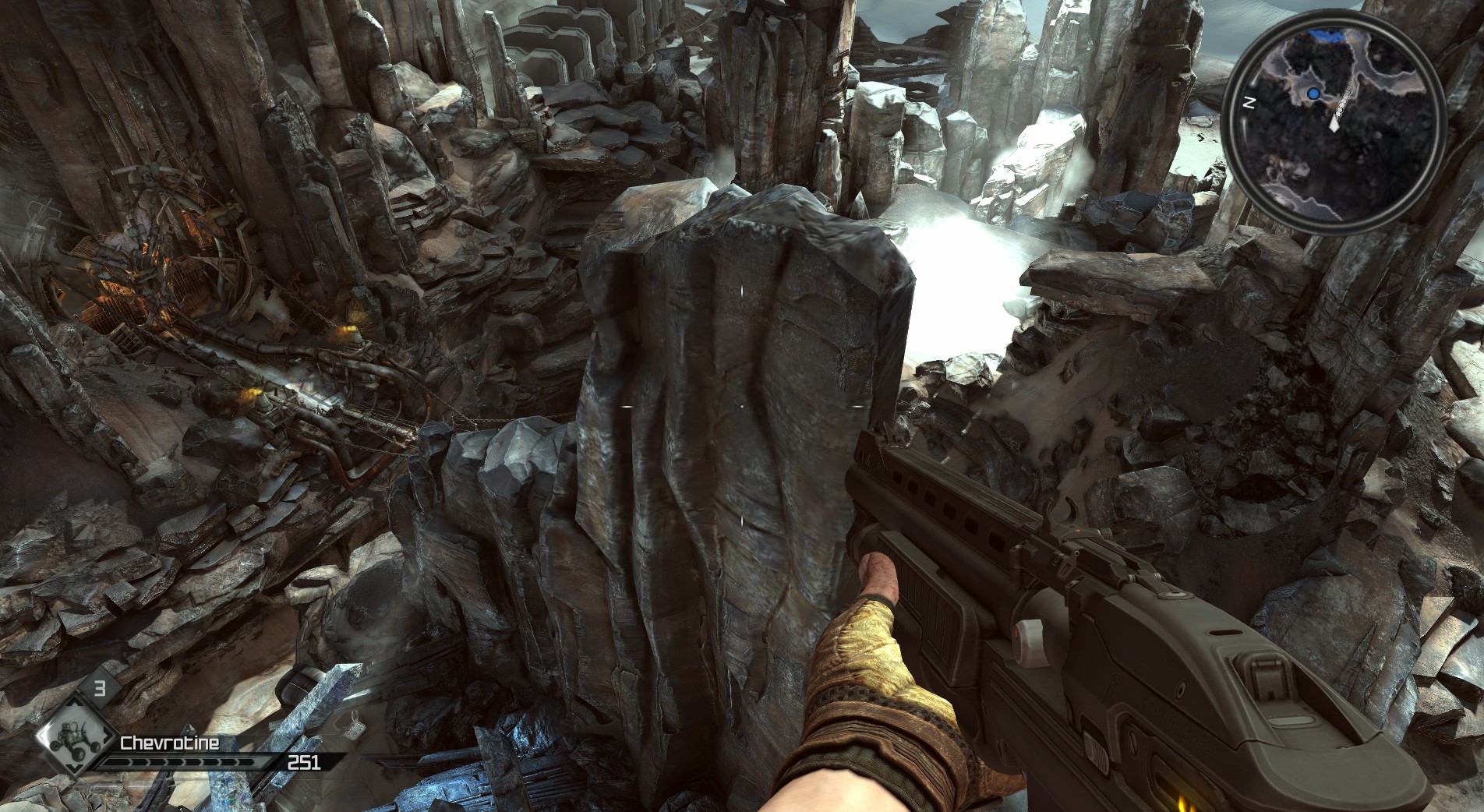
Task: Click the item count badge showing 3
Action: (x=101, y=687)
